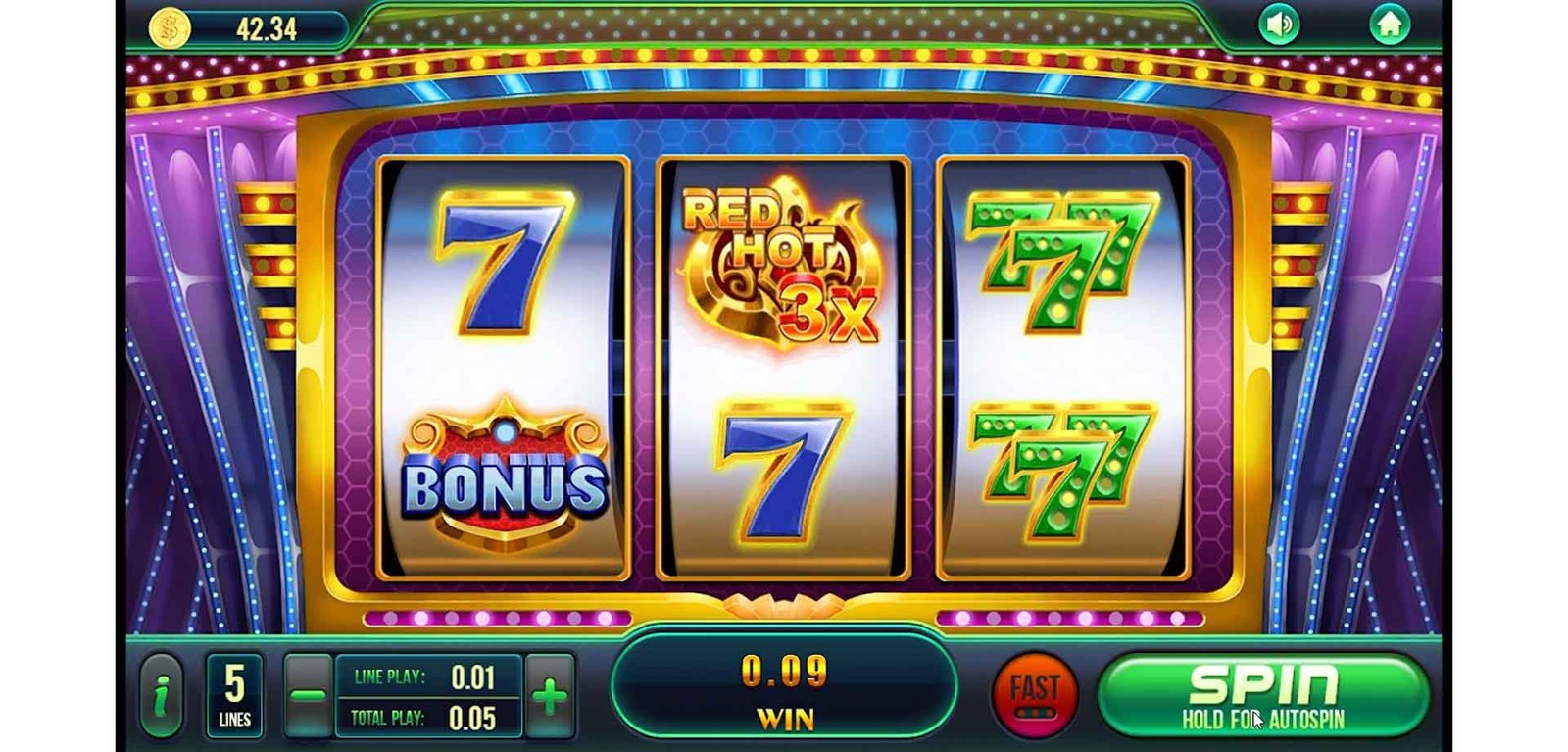Mute the game sound with speaker icon
Image resolution: width=1568 pixels, height=752 pixels.
tap(1279, 25)
